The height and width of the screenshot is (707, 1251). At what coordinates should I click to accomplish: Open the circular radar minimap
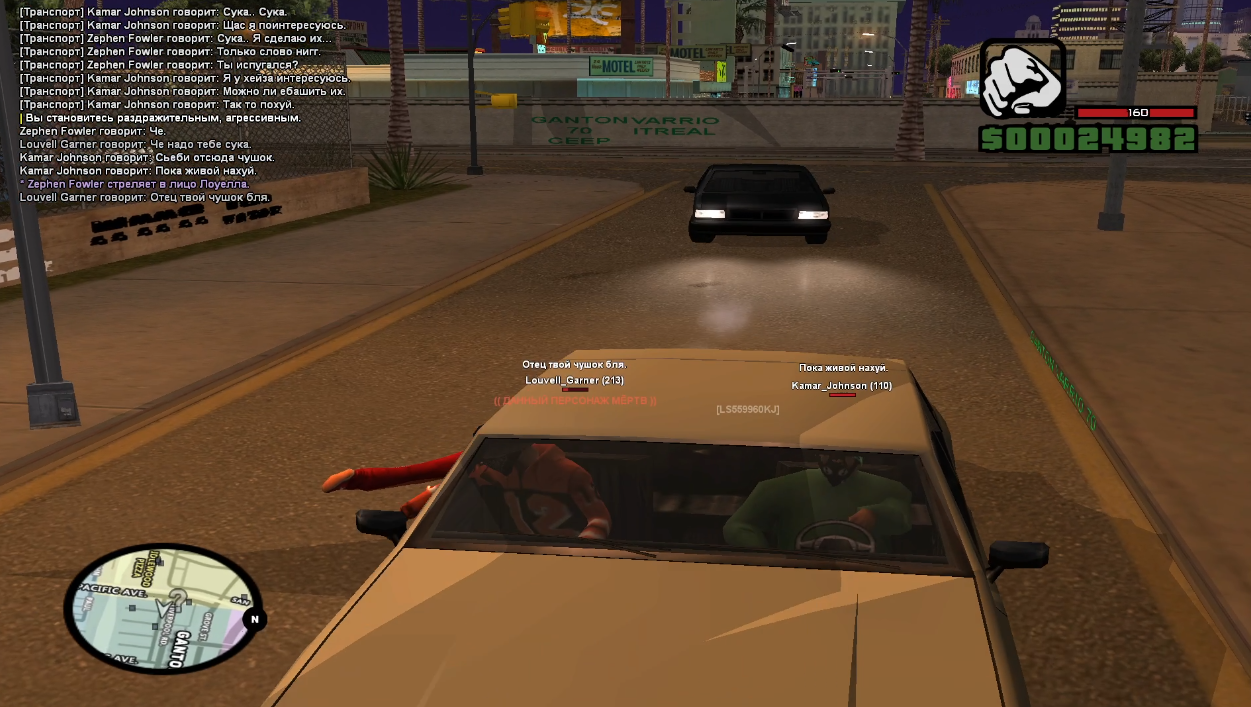click(163, 607)
